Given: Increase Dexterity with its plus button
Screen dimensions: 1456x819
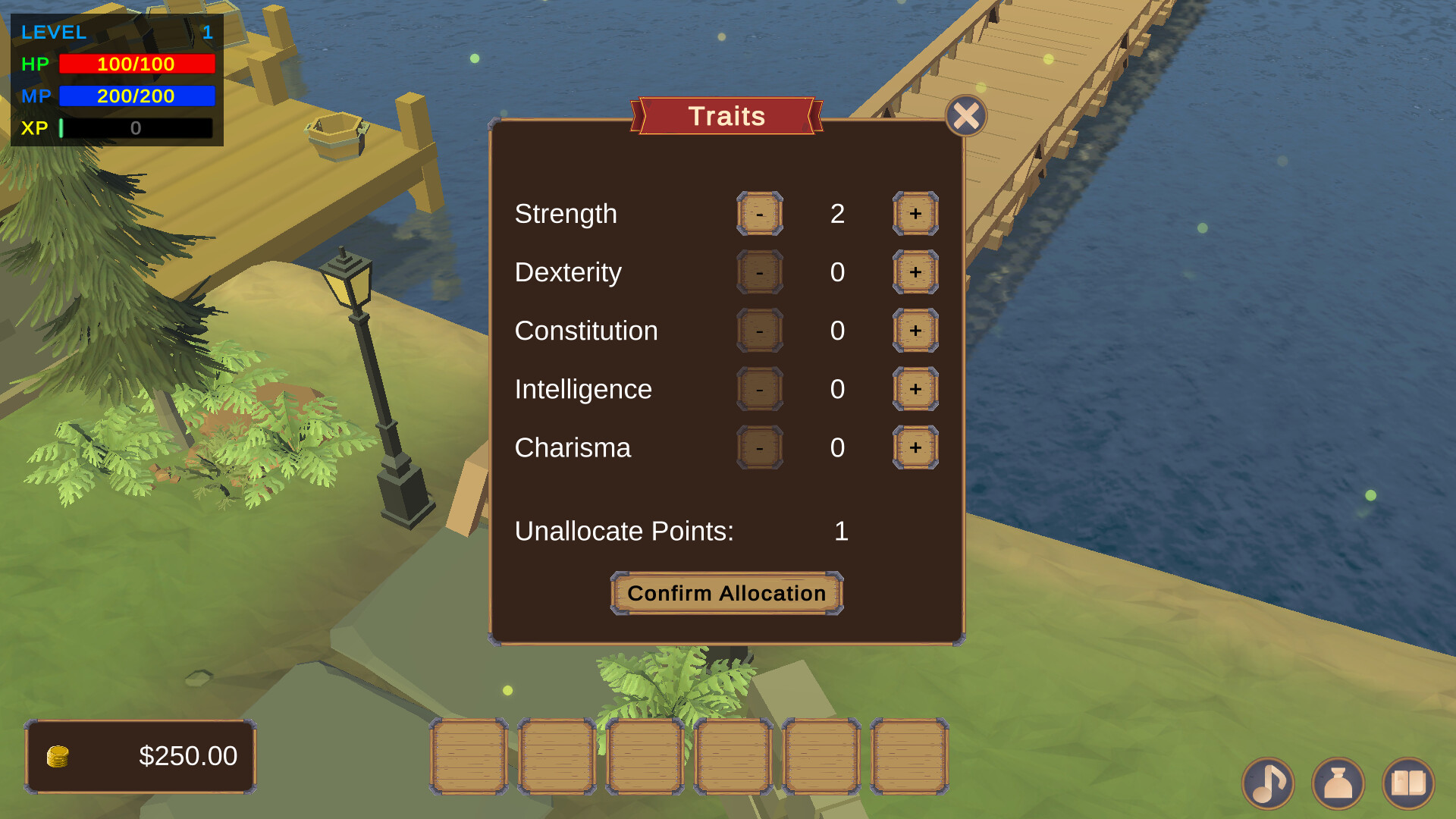Looking at the screenshot, I should pos(914,272).
